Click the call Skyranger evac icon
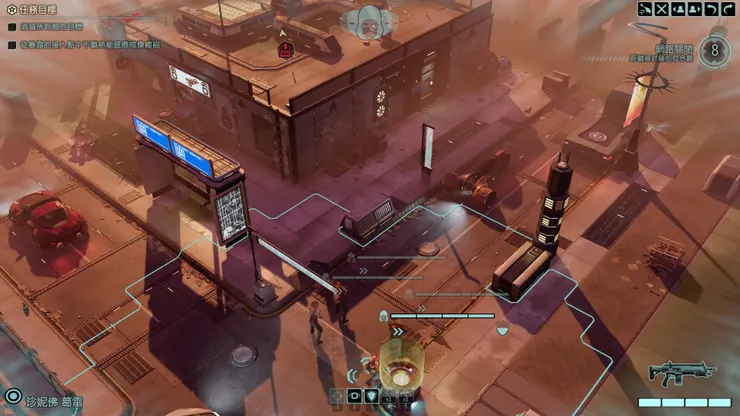The height and width of the screenshot is (416, 740). pyautogui.click(x=645, y=10)
